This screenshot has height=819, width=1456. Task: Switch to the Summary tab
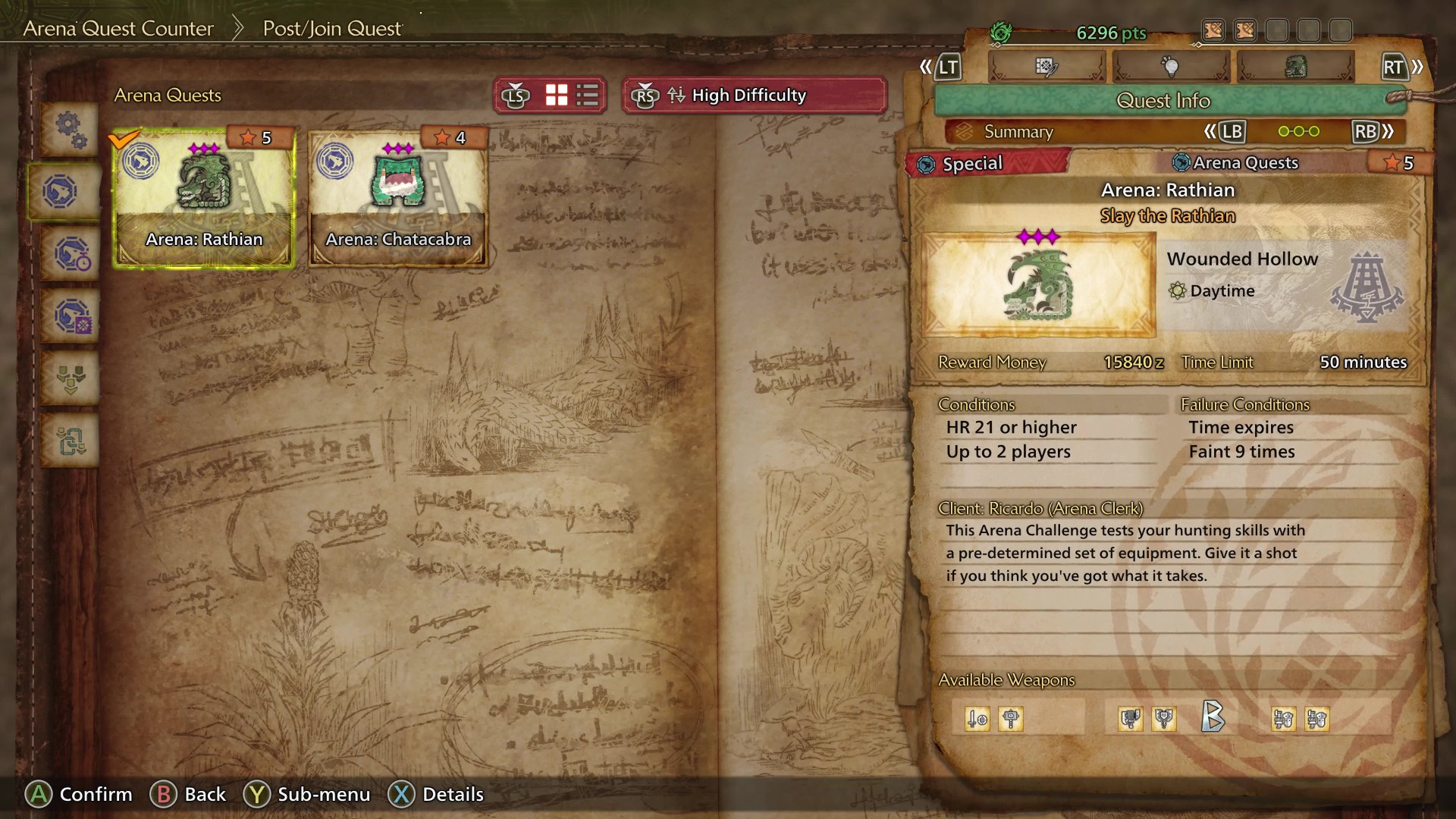(1018, 131)
